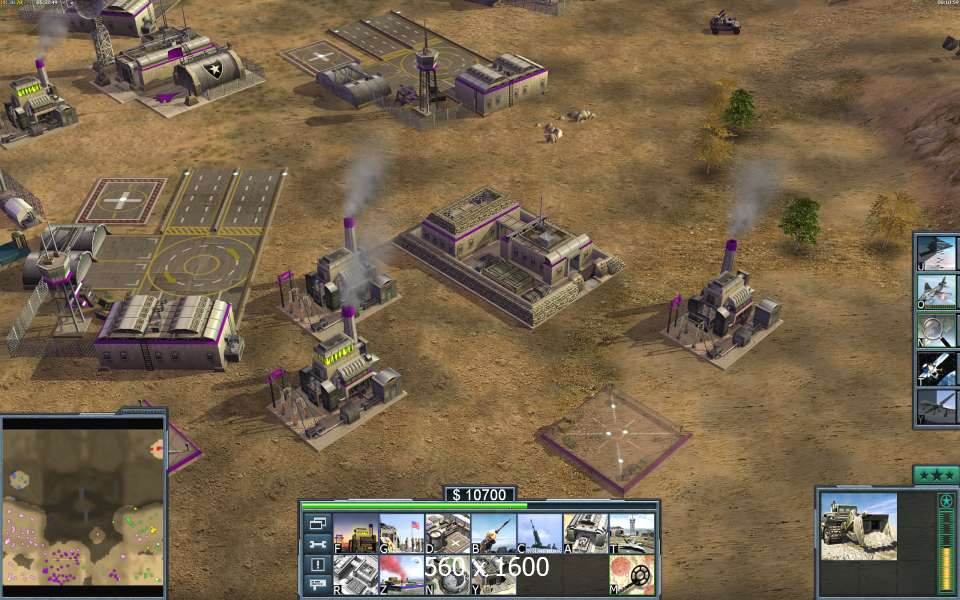960x600 pixels.
Task: Choose the supply drop zone icon (Z)
Action: coord(402,575)
